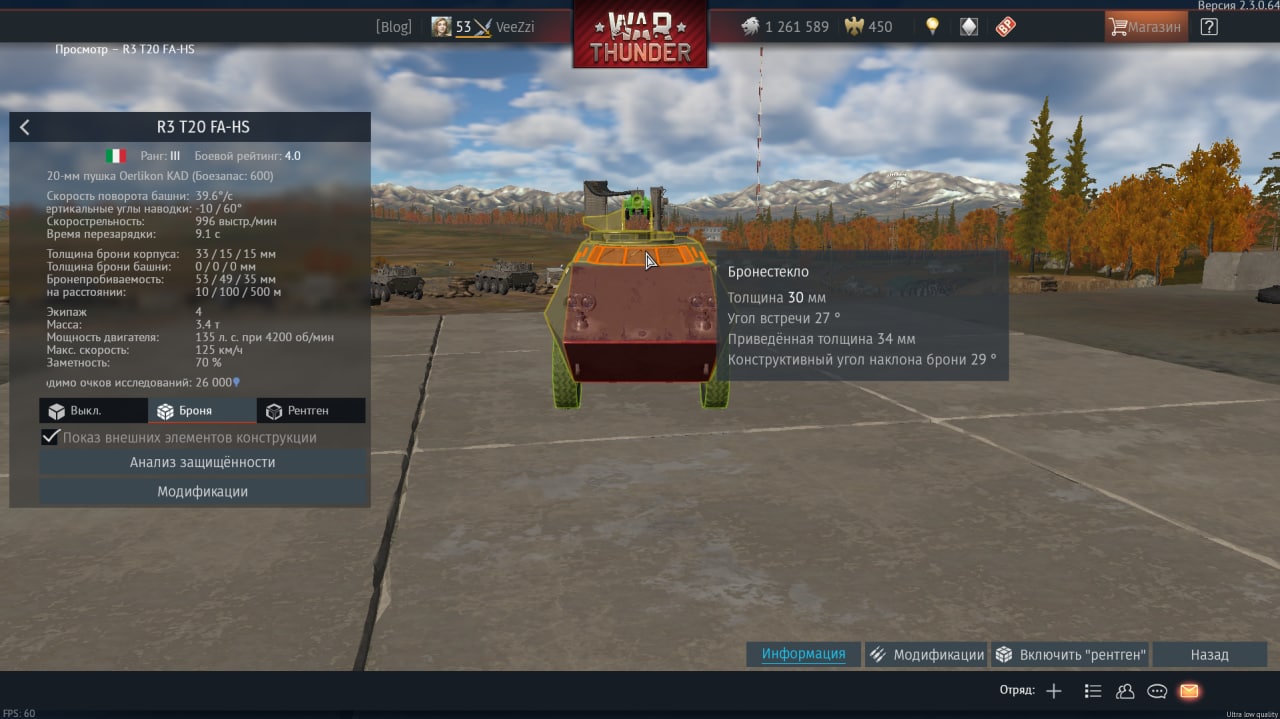Click the back arrow beside R3 T20 FA-HS
The height and width of the screenshot is (719, 1280).
(25, 127)
